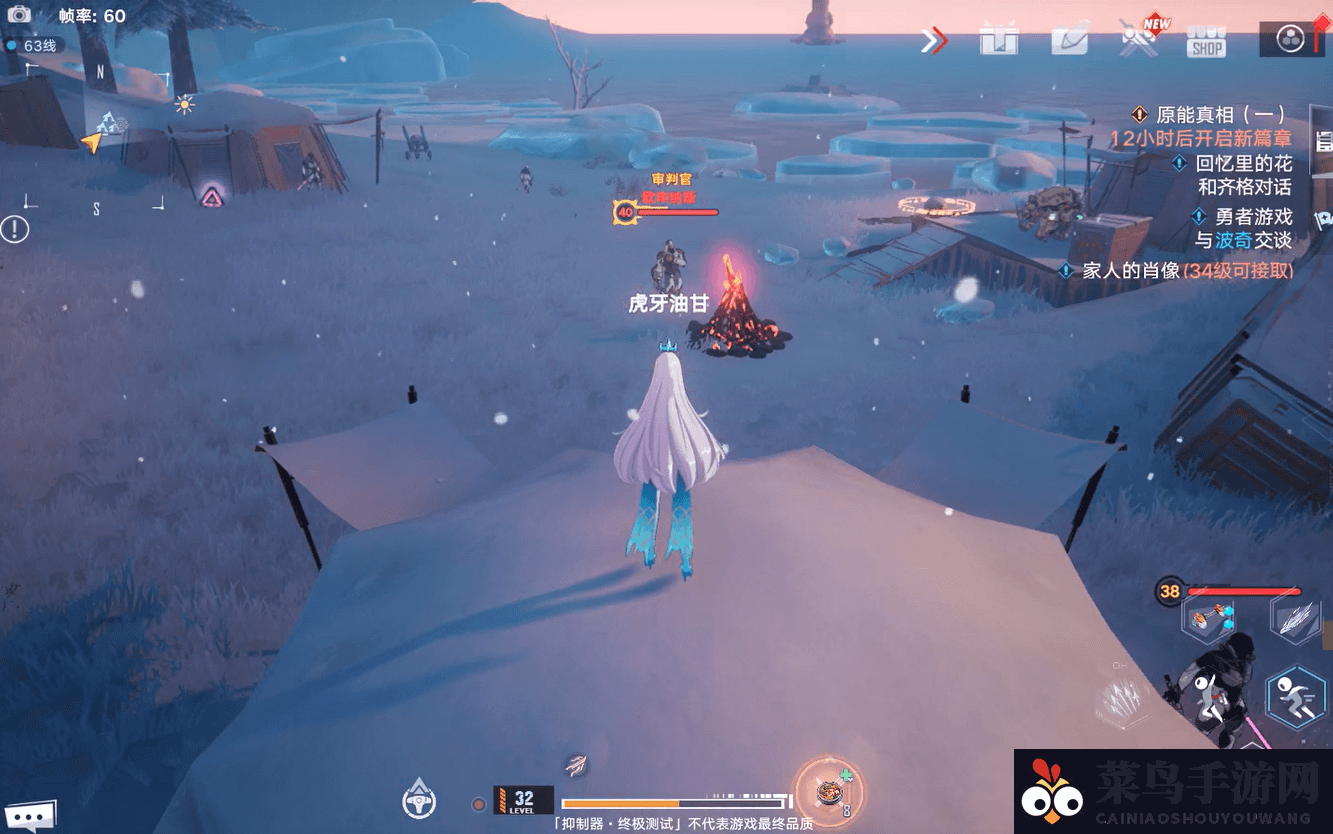1333x834 pixels.
Task: Open the crossed-weapons icon marked NEW
Action: pos(1138,40)
